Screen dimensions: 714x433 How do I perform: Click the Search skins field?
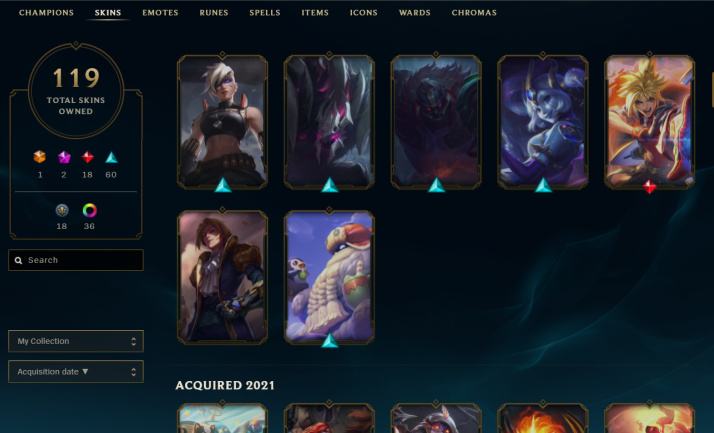pos(76,260)
